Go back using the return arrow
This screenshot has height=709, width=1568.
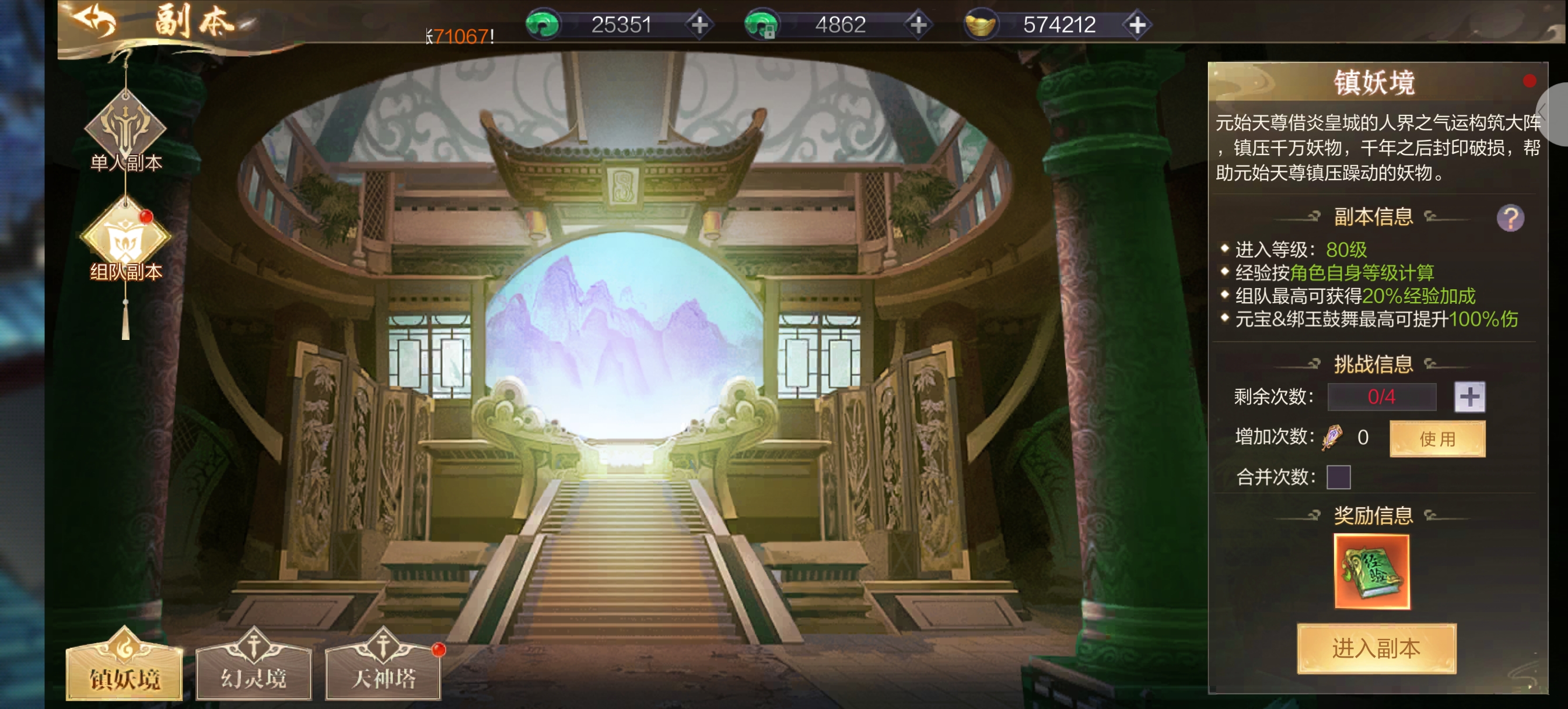pos(94,22)
